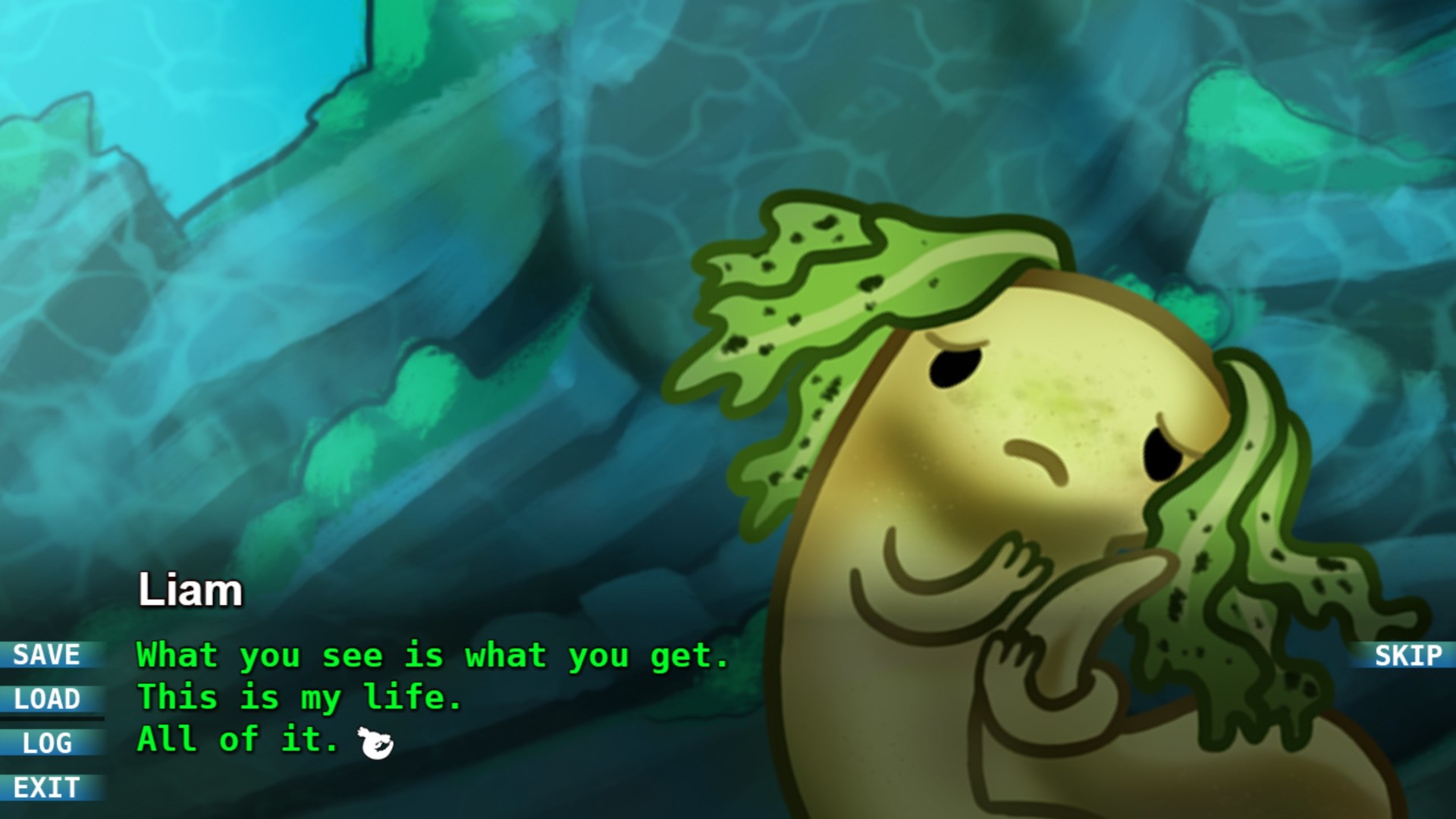This screenshot has height=819, width=1456.
Task: Open the LOG to review dialogue history
Action: (x=45, y=745)
